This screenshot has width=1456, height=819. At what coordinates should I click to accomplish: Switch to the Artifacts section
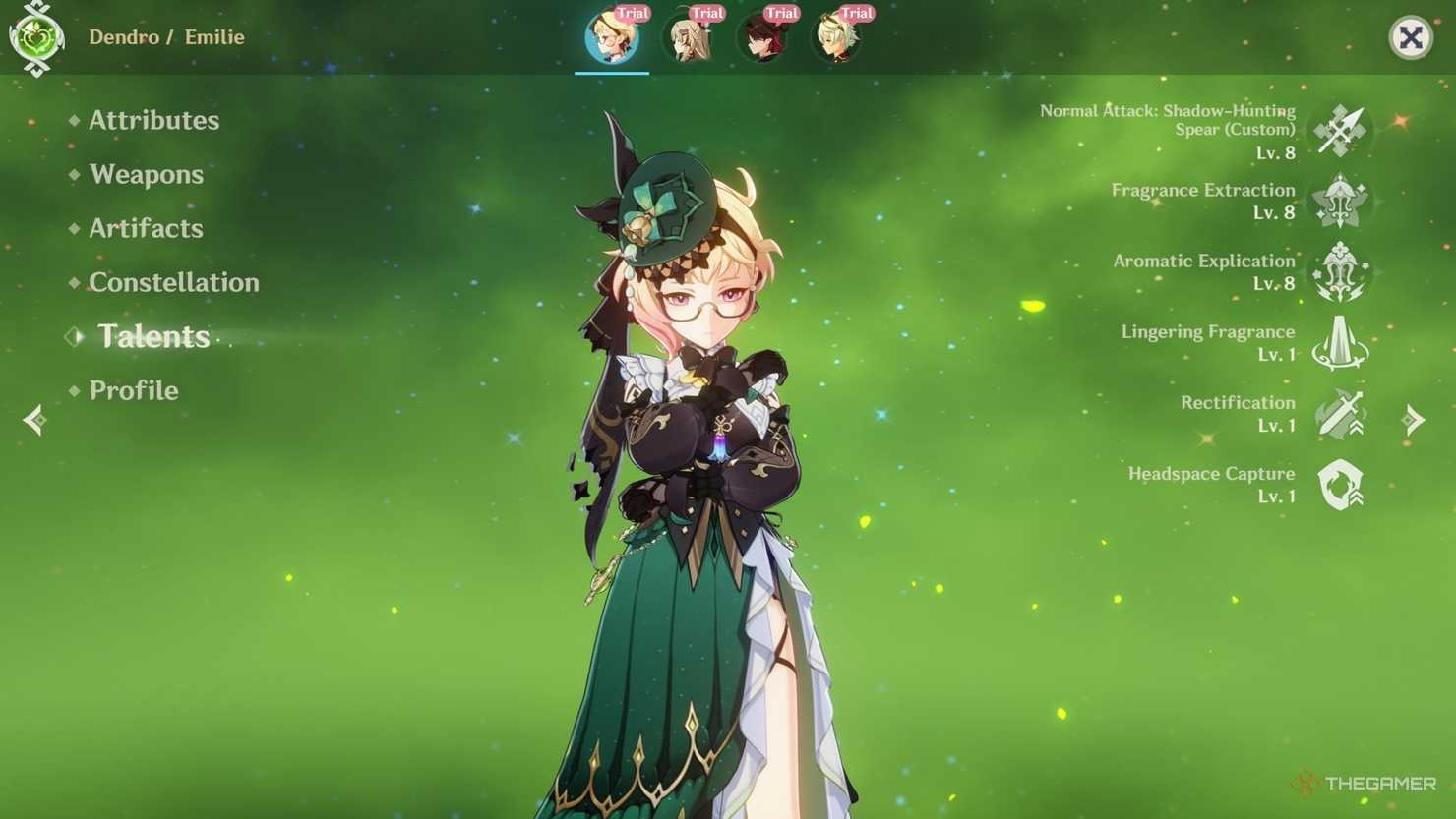click(146, 228)
